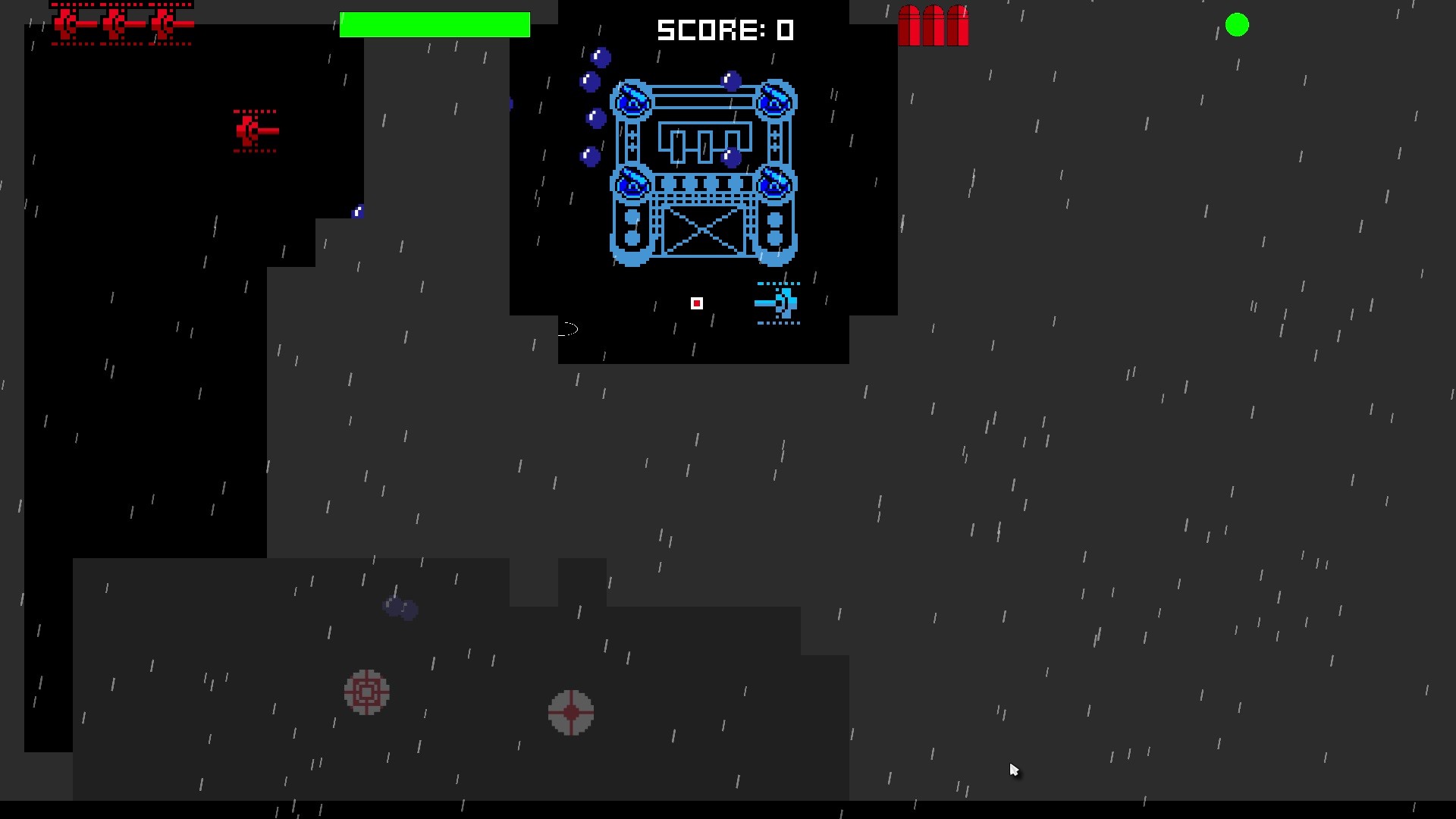Click the left red target crosshair at bottom

point(366,692)
